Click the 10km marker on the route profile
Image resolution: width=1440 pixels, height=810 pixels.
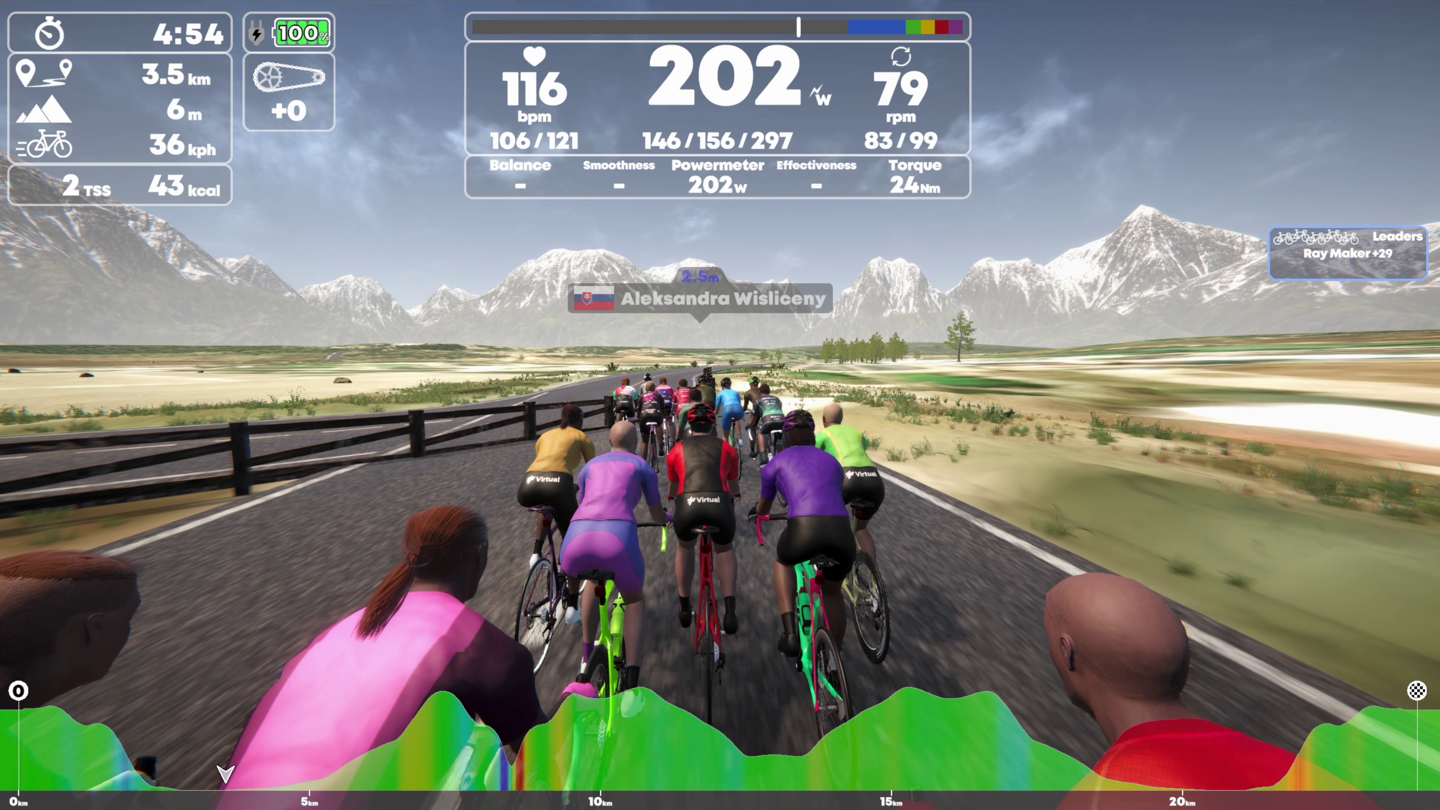click(x=597, y=801)
